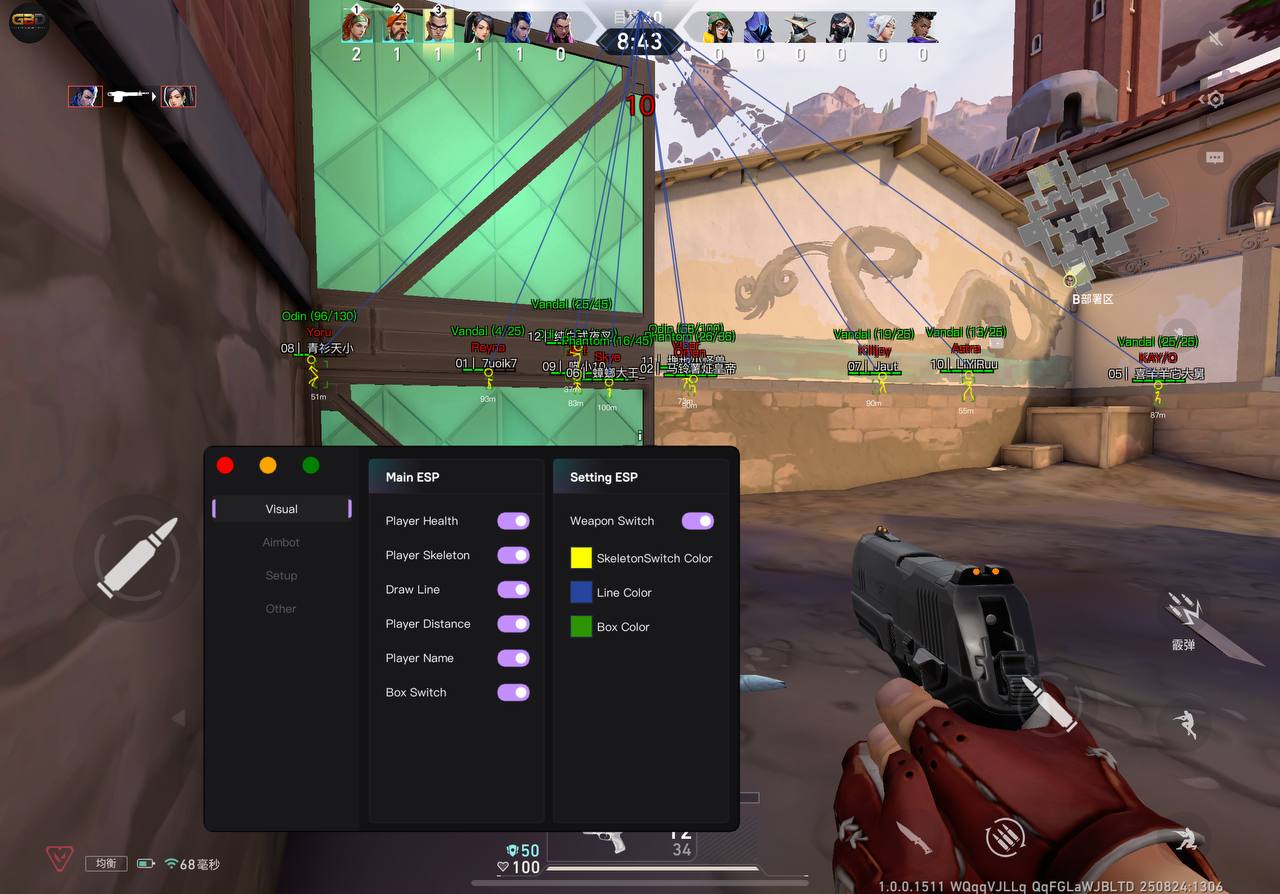The height and width of the screenshot is (894, 1280).
Task: Close the overlay with the red dot
Action: click(x=225, y=465)
